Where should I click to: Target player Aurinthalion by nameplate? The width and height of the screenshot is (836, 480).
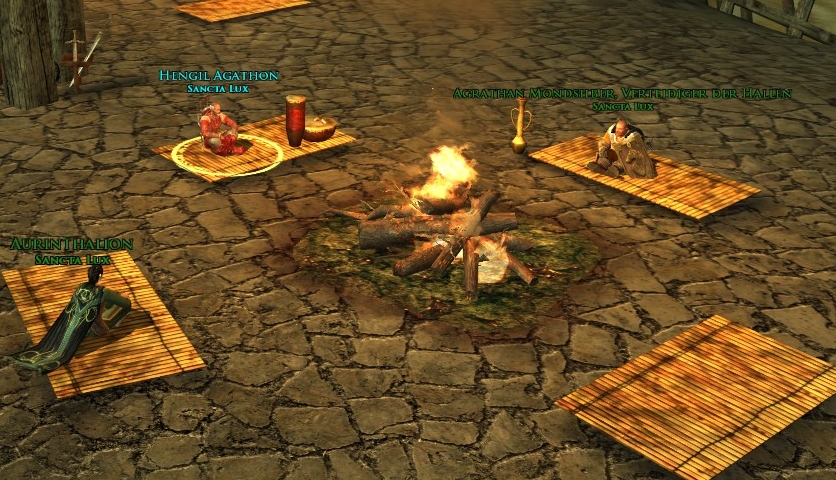point(70,245)
